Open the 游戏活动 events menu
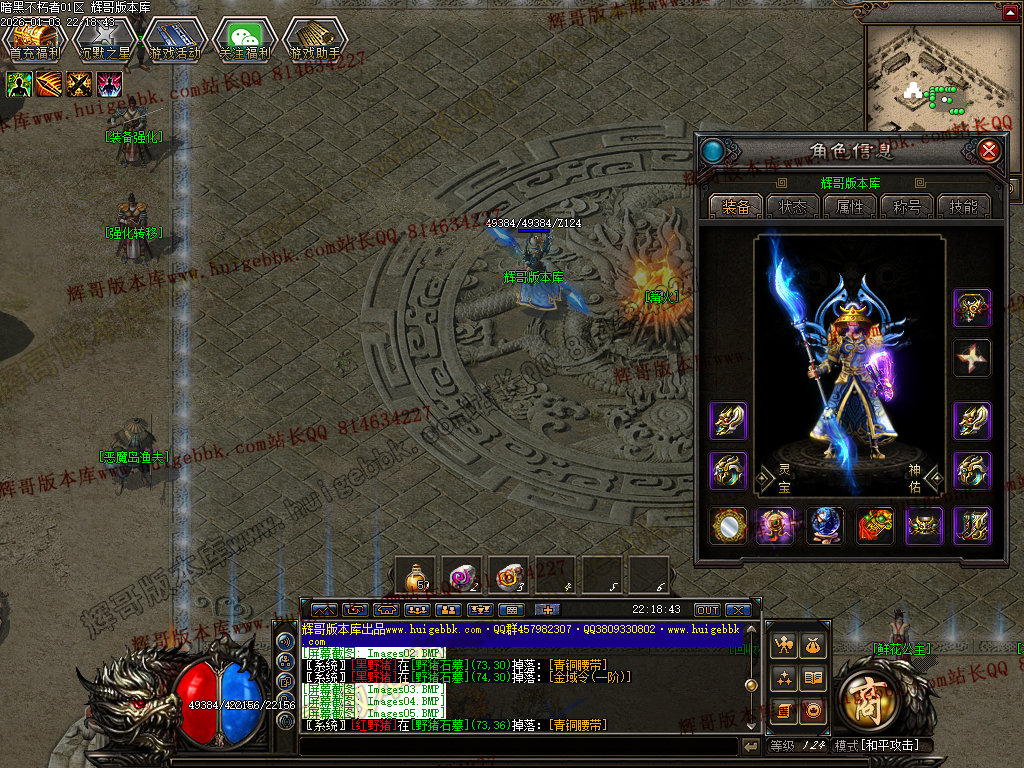 [x=175, y=40]
